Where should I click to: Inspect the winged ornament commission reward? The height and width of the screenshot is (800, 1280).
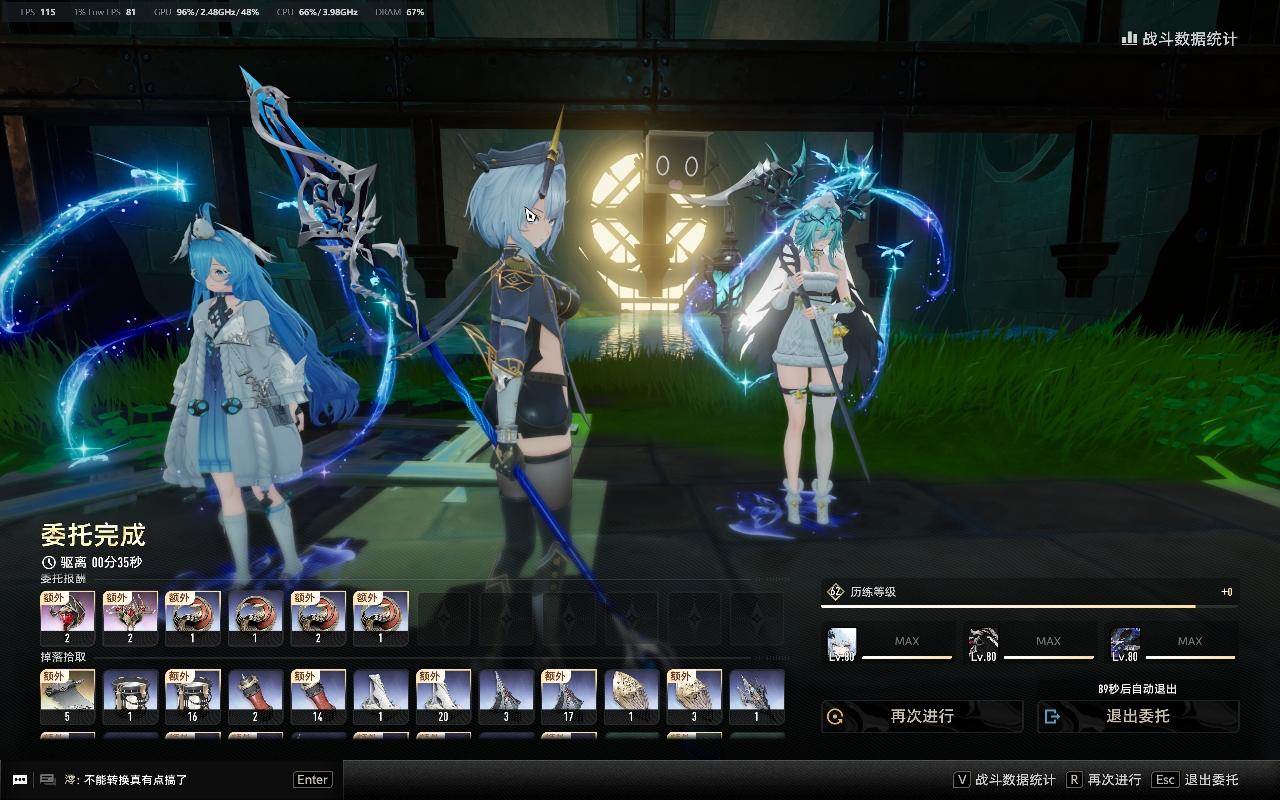pyautogui.click(x=130, y=618)
